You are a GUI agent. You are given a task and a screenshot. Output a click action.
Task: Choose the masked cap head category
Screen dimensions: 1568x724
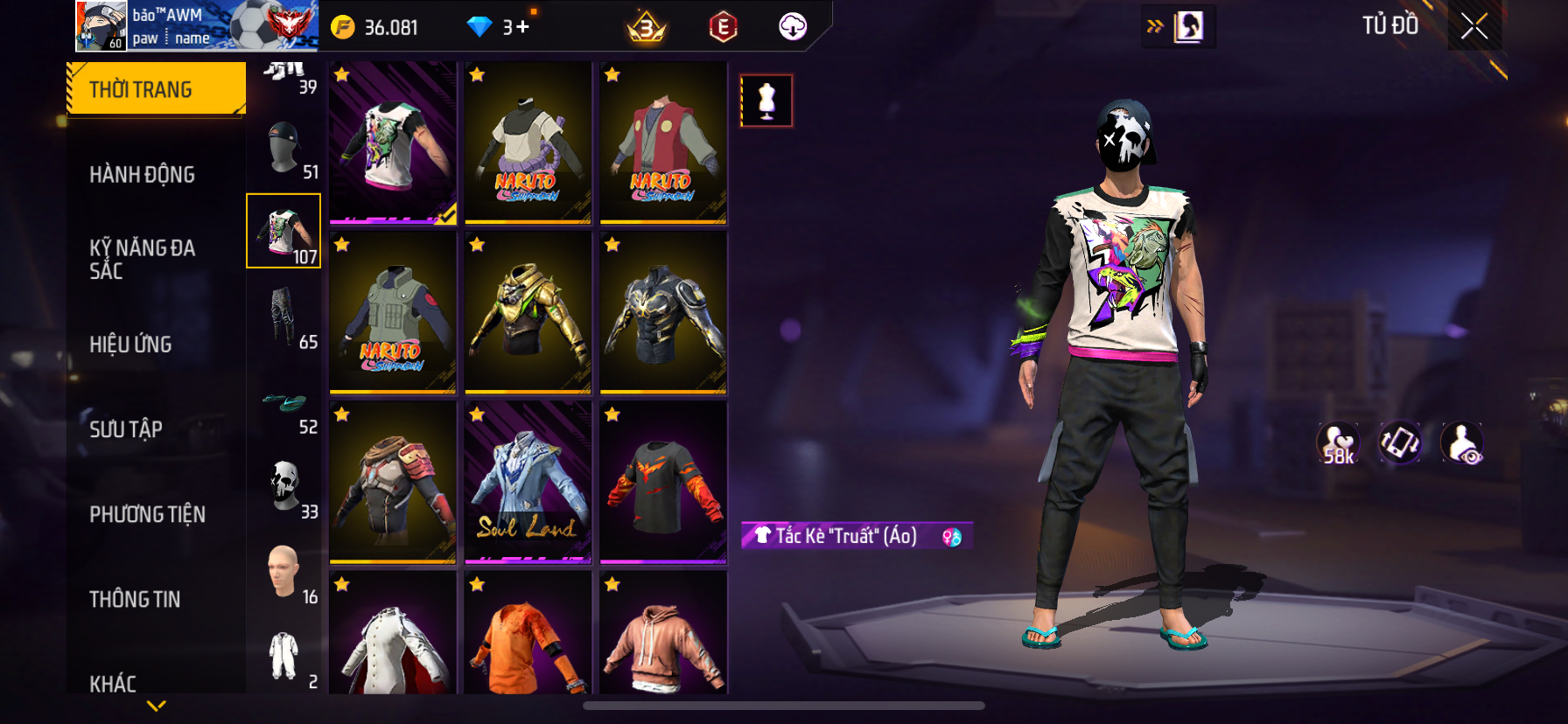click(284, 149)
